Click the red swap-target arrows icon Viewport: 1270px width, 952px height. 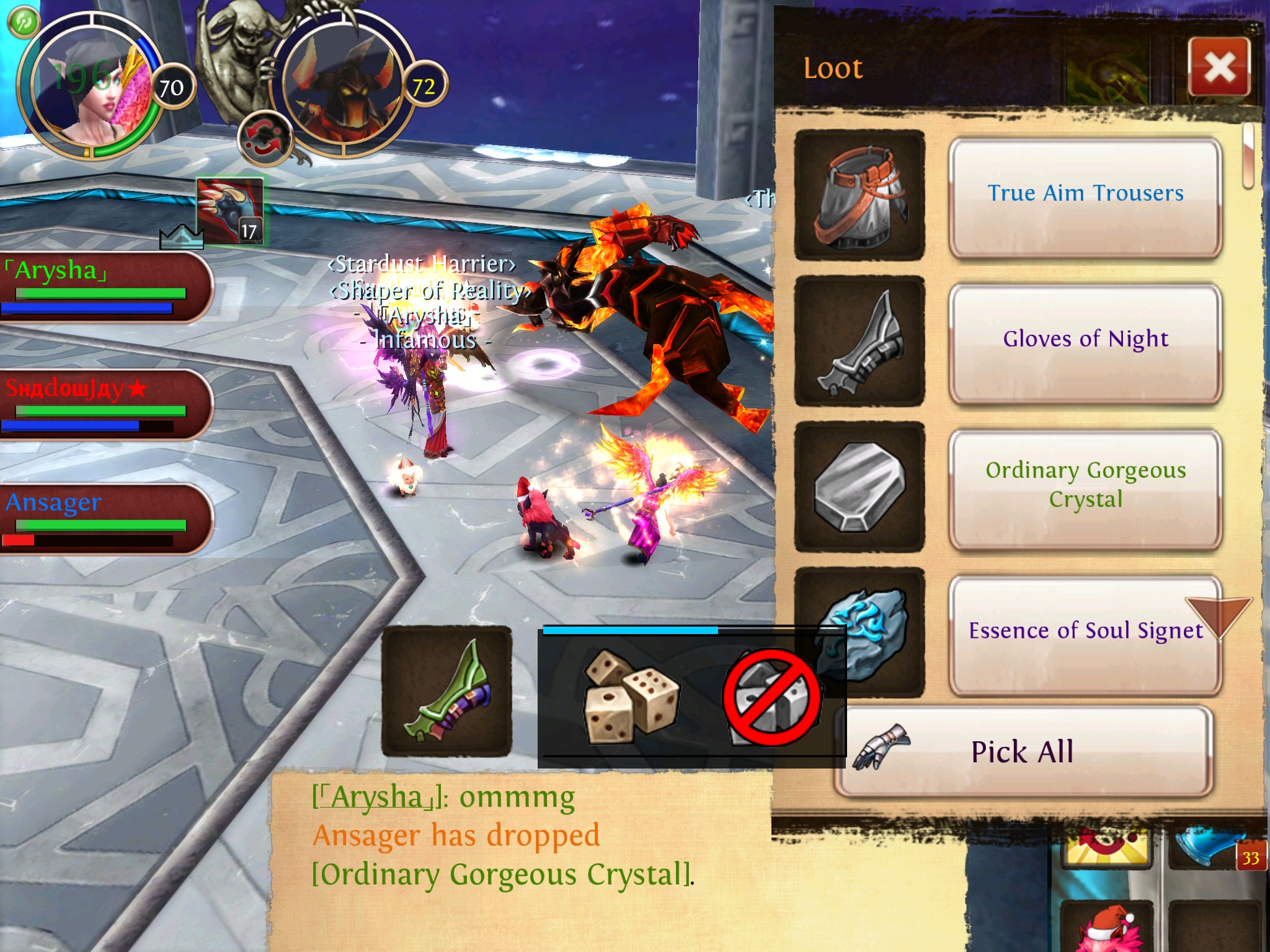264,139
